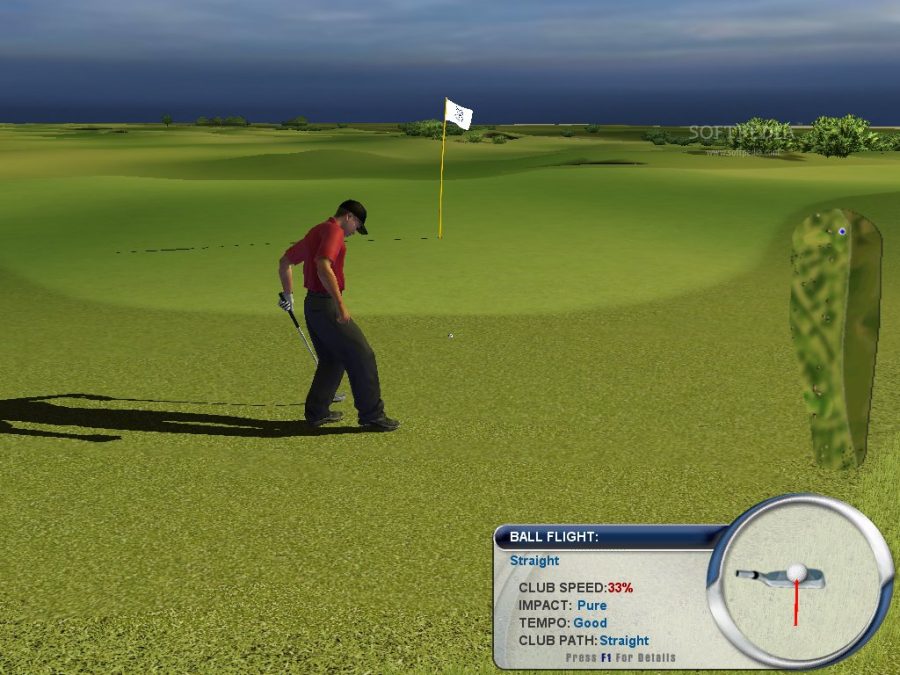Click the circular ball impact dial
Image resolution: width=900 pixels, height=675 pixels.
click(x=800, y=582)
